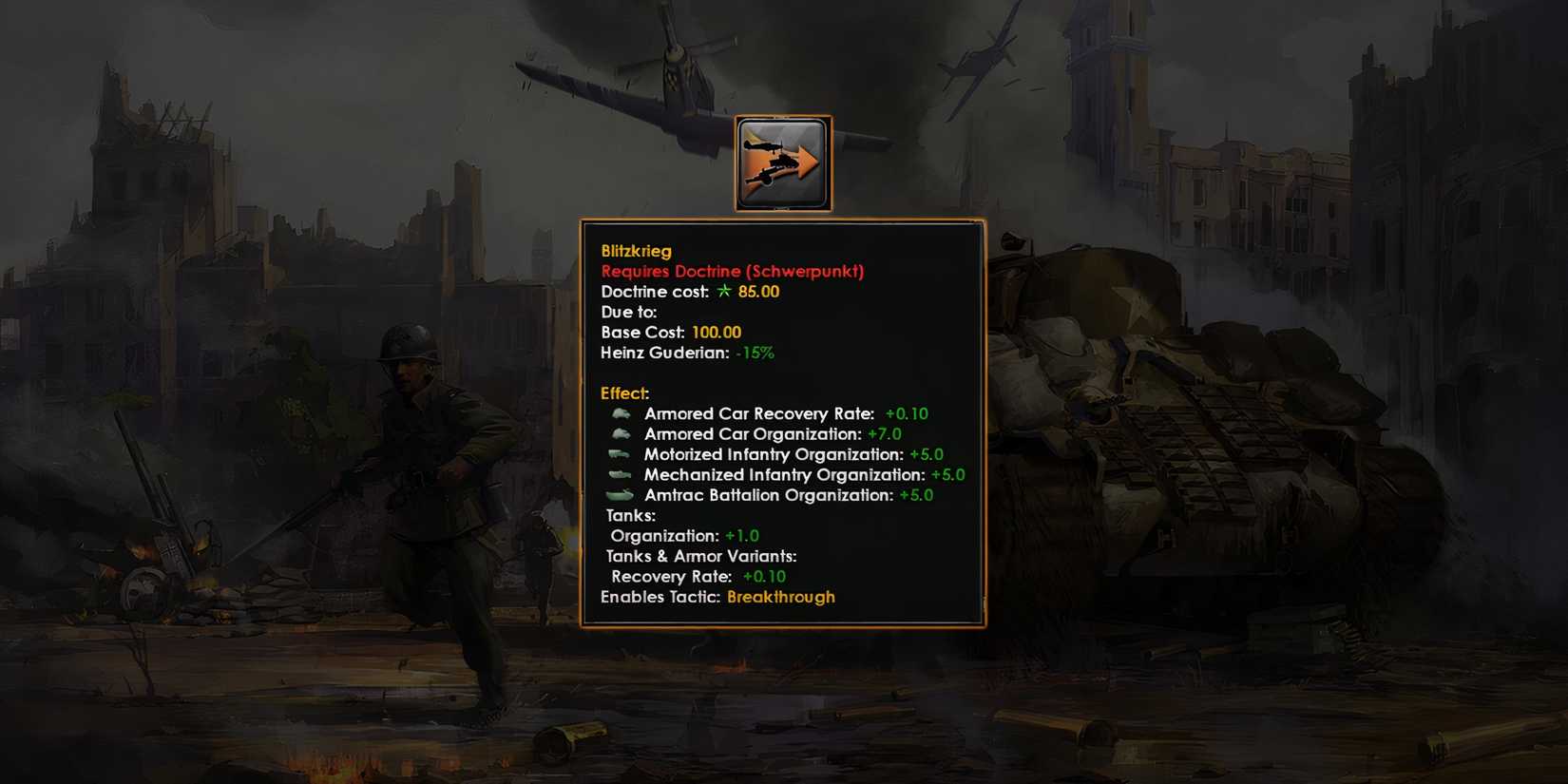Click the green experience star beside Doctrine cost
The height and width of the screenshot is (784, 1568).
coord(724,292)
